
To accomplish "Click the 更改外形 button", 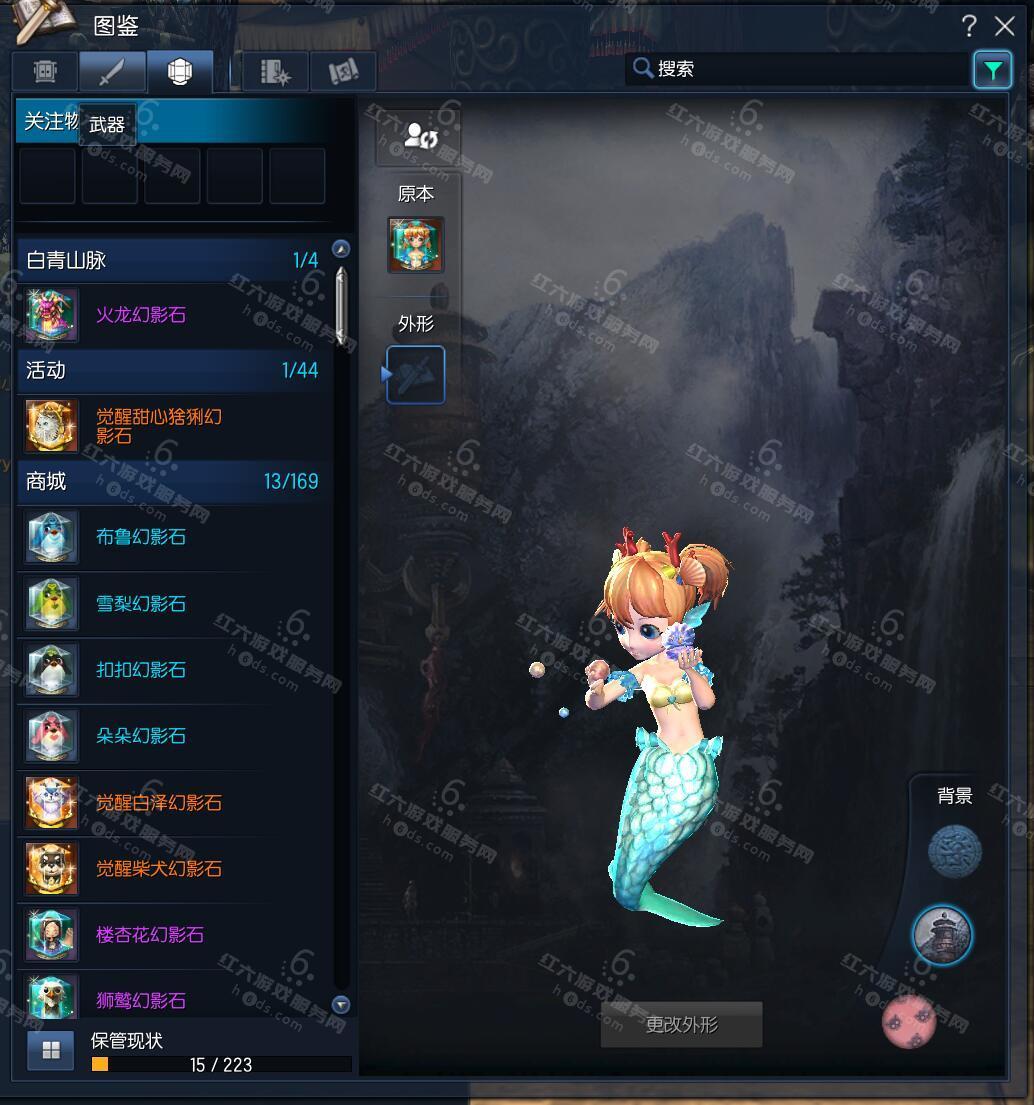I will click(681, 1025).
